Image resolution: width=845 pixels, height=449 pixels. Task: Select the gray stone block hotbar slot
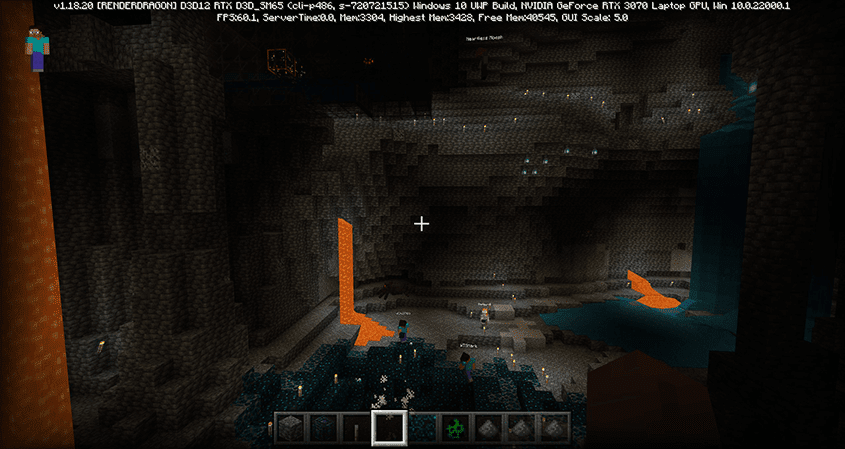[289, 428]
